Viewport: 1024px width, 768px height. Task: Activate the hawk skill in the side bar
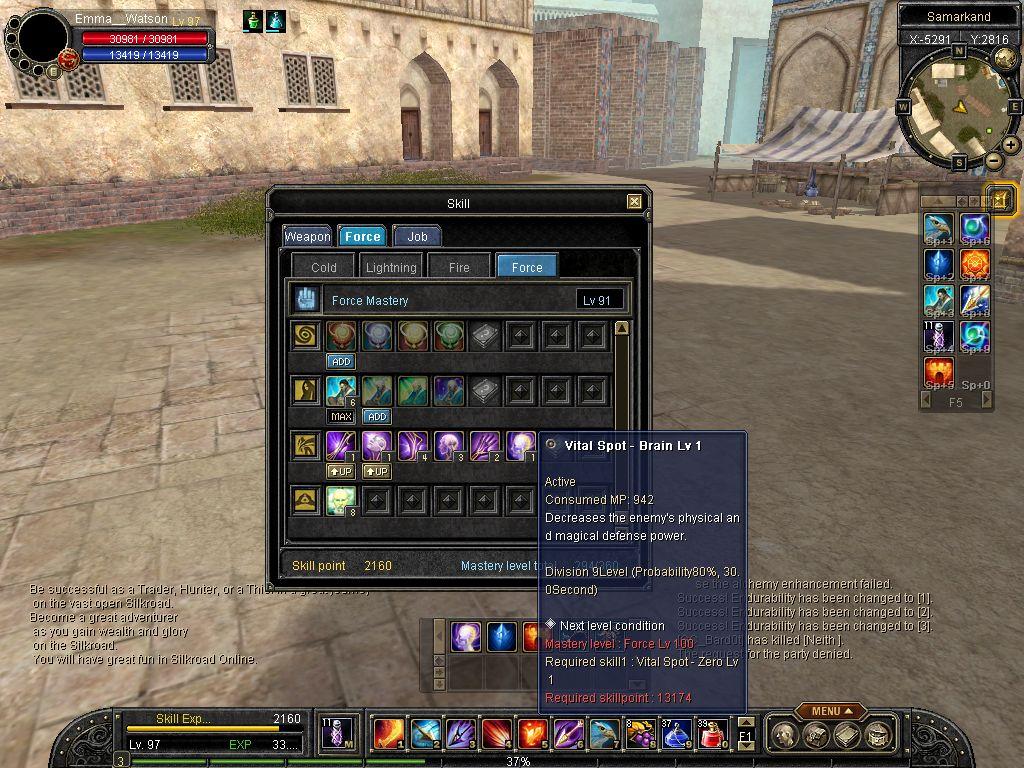point(939,229)
